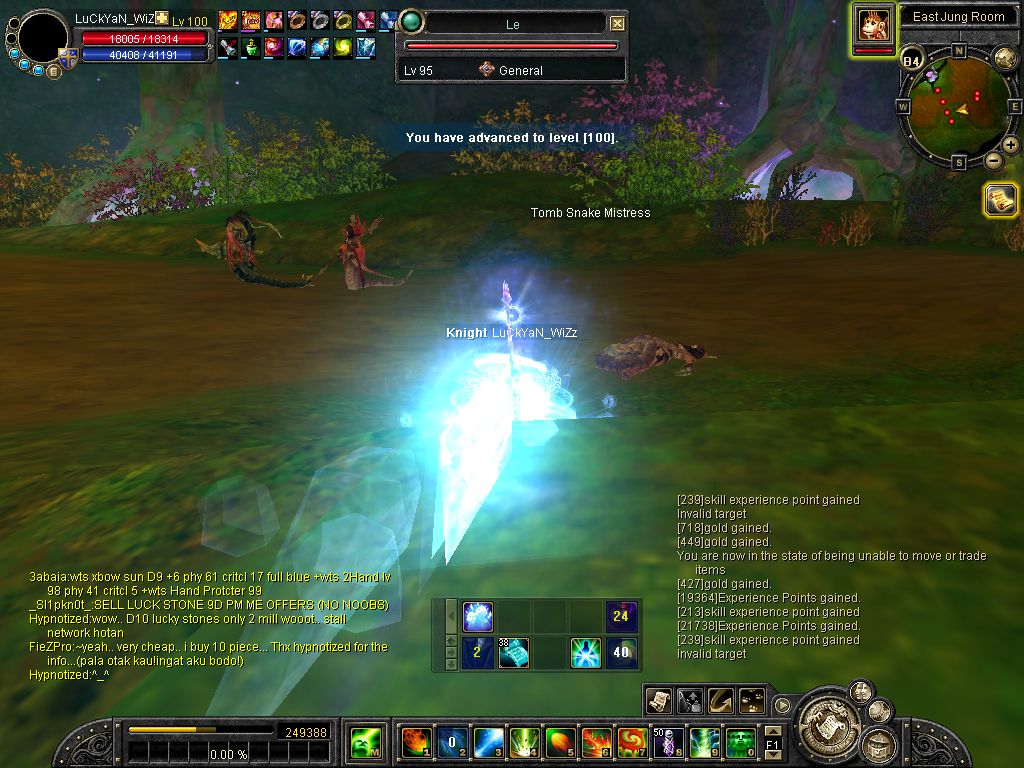
Task: Click the monkey pet portrait
Action: (873, 24)
